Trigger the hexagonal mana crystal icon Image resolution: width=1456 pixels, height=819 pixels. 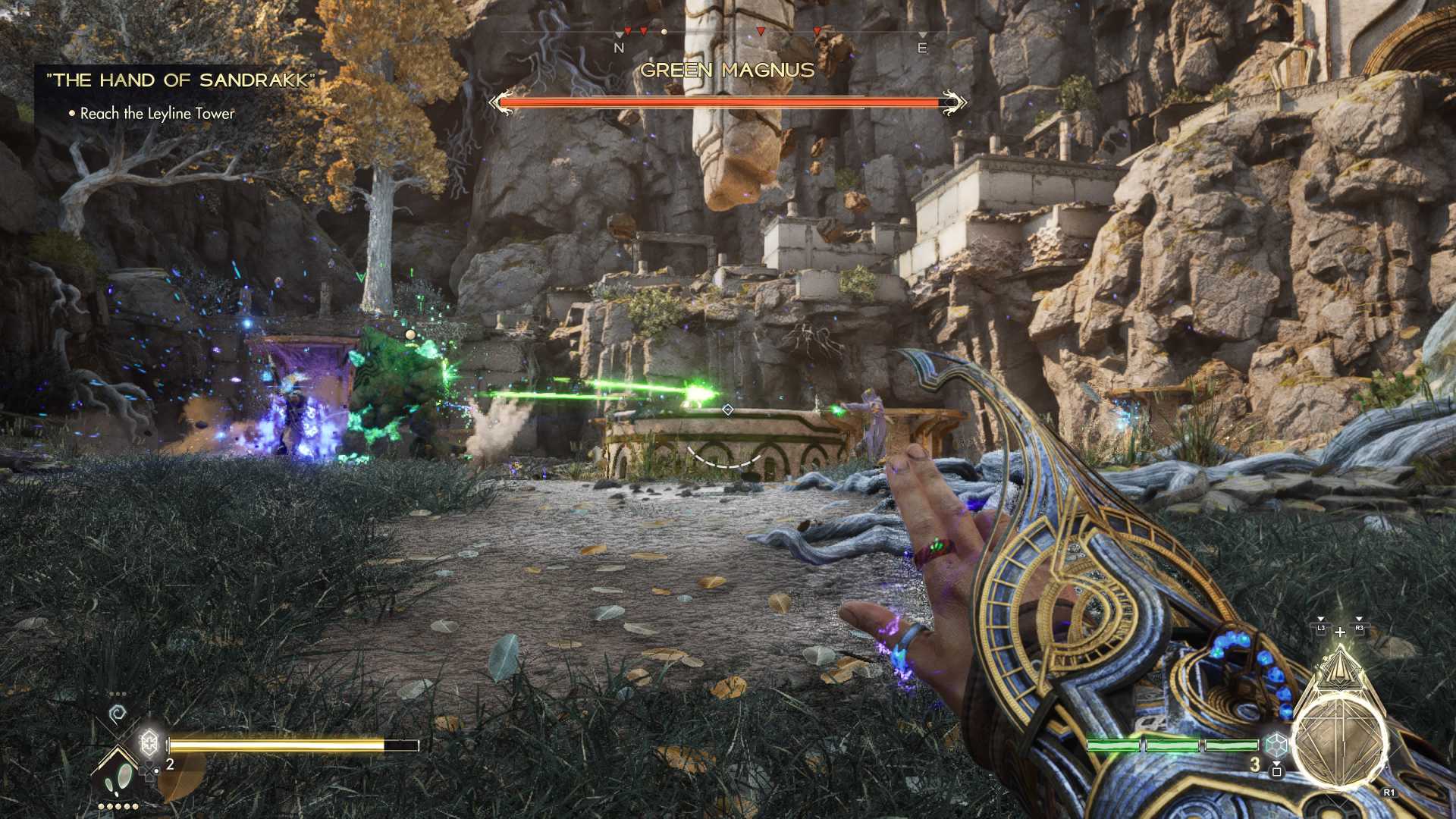click(x=1276, y=745)
